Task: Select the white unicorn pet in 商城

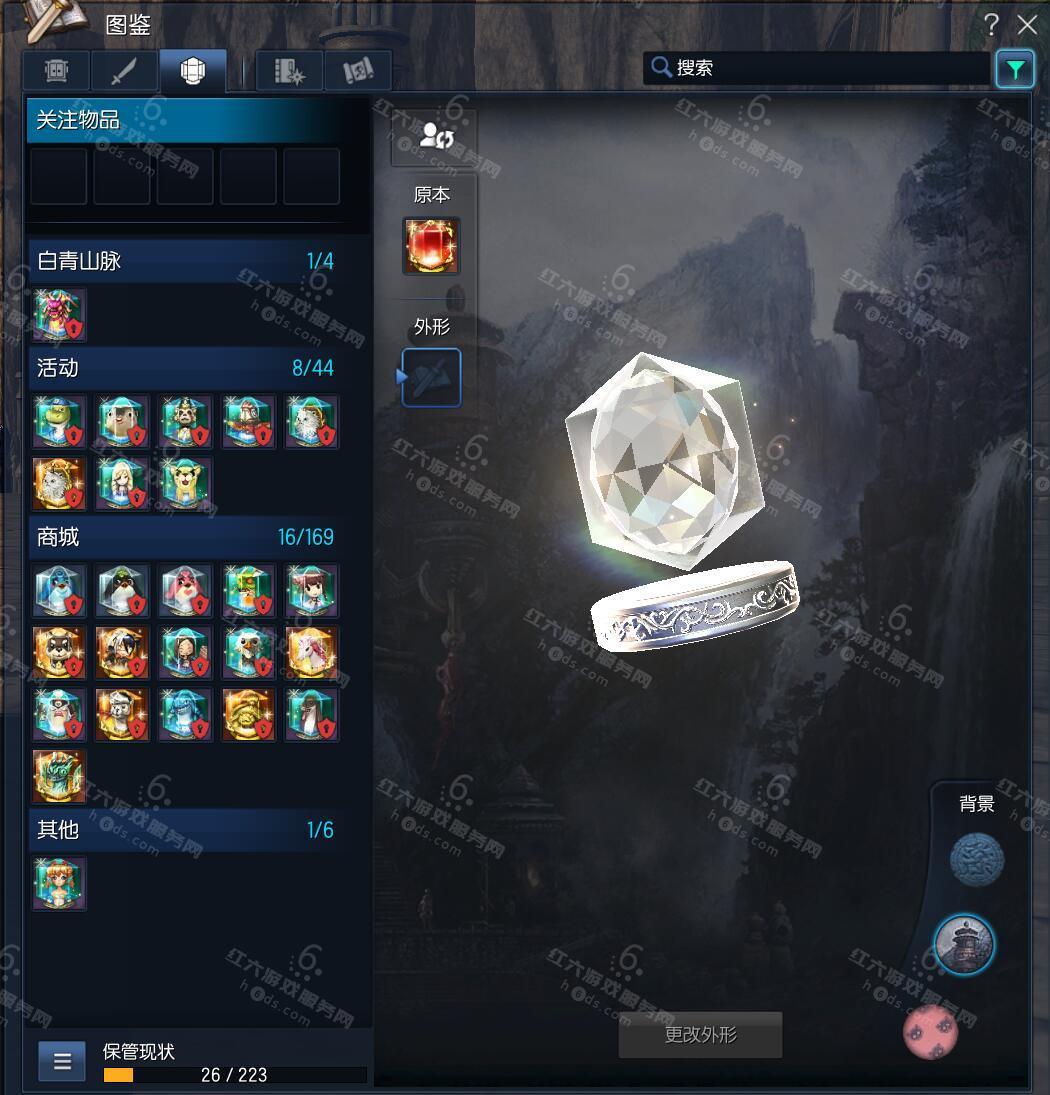Action: coord(311,652)
